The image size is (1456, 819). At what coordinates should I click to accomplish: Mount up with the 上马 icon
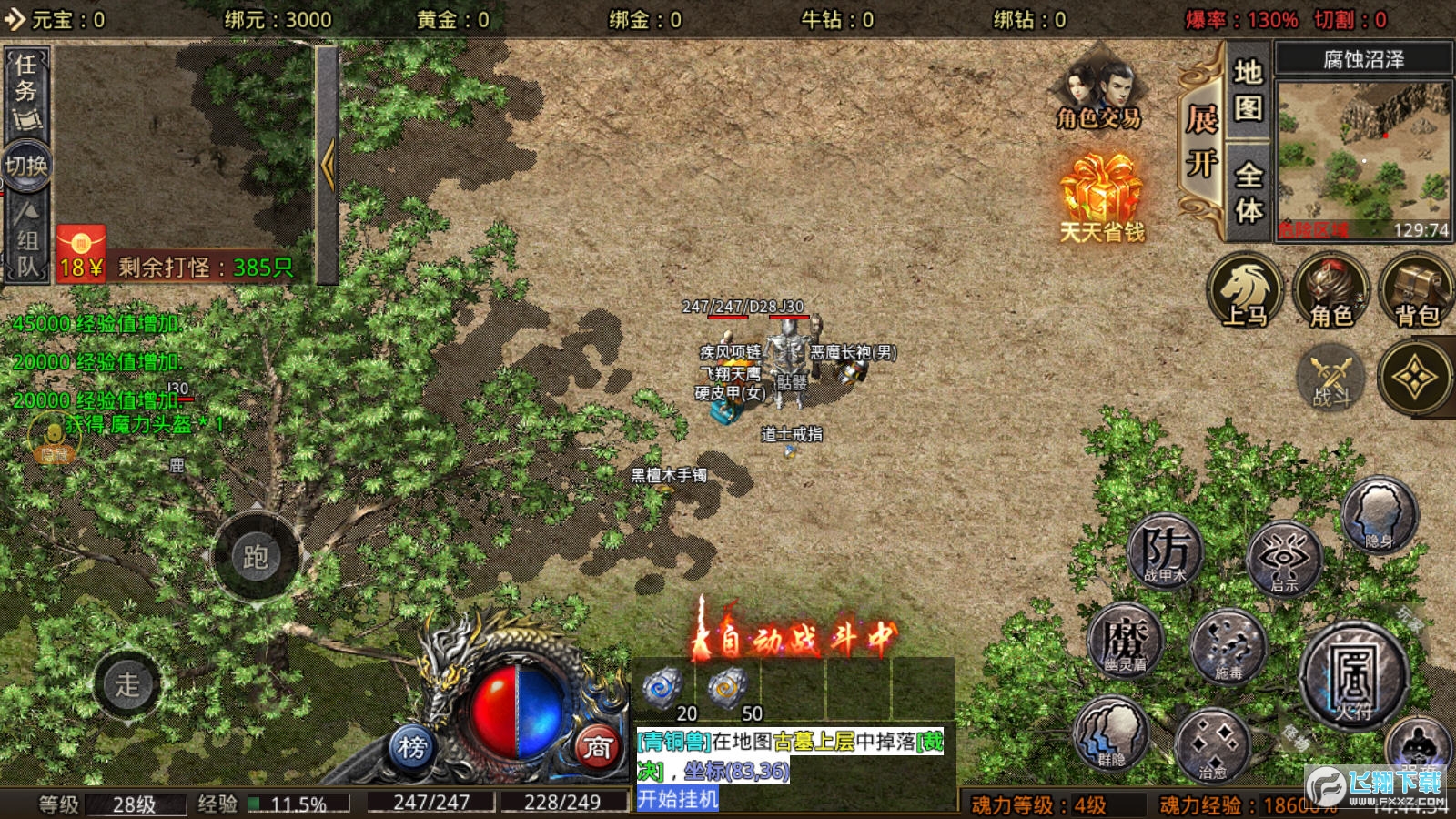pos(1244,291)
